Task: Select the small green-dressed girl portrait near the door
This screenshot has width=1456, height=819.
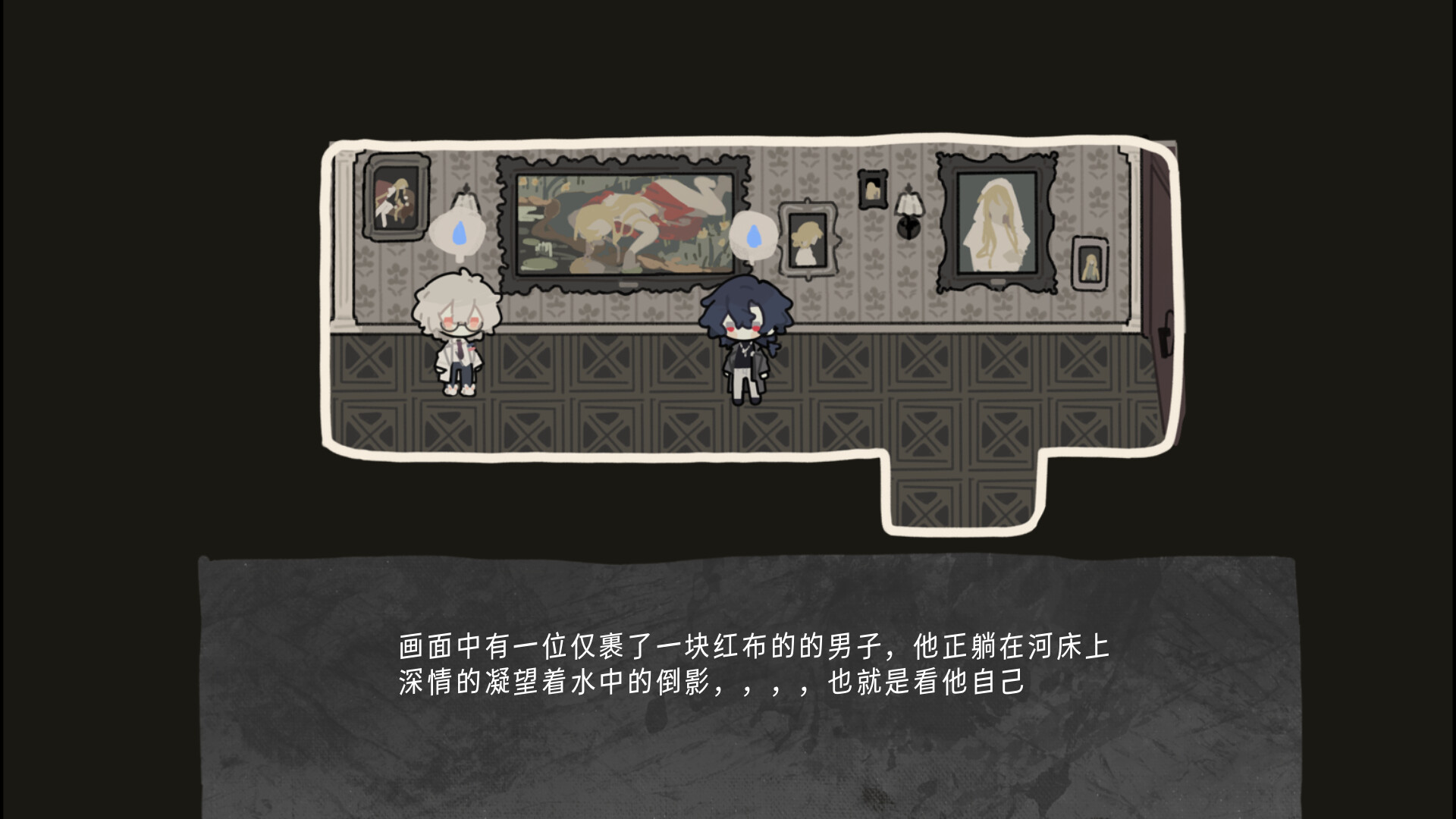Action: point(1090,264)
